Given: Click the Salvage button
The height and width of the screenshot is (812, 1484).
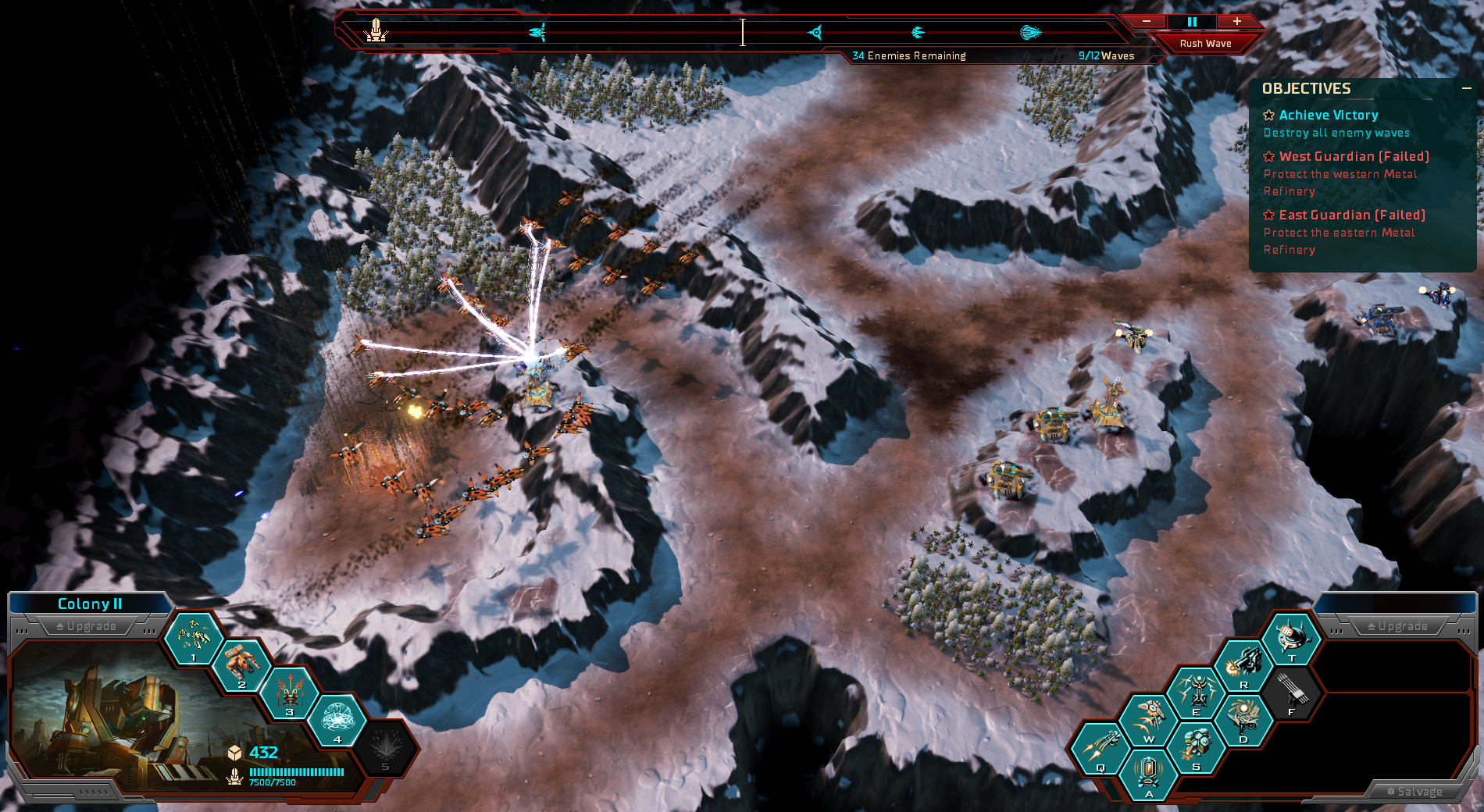Looking at the screenshot, I should [x=1414, y=792].
